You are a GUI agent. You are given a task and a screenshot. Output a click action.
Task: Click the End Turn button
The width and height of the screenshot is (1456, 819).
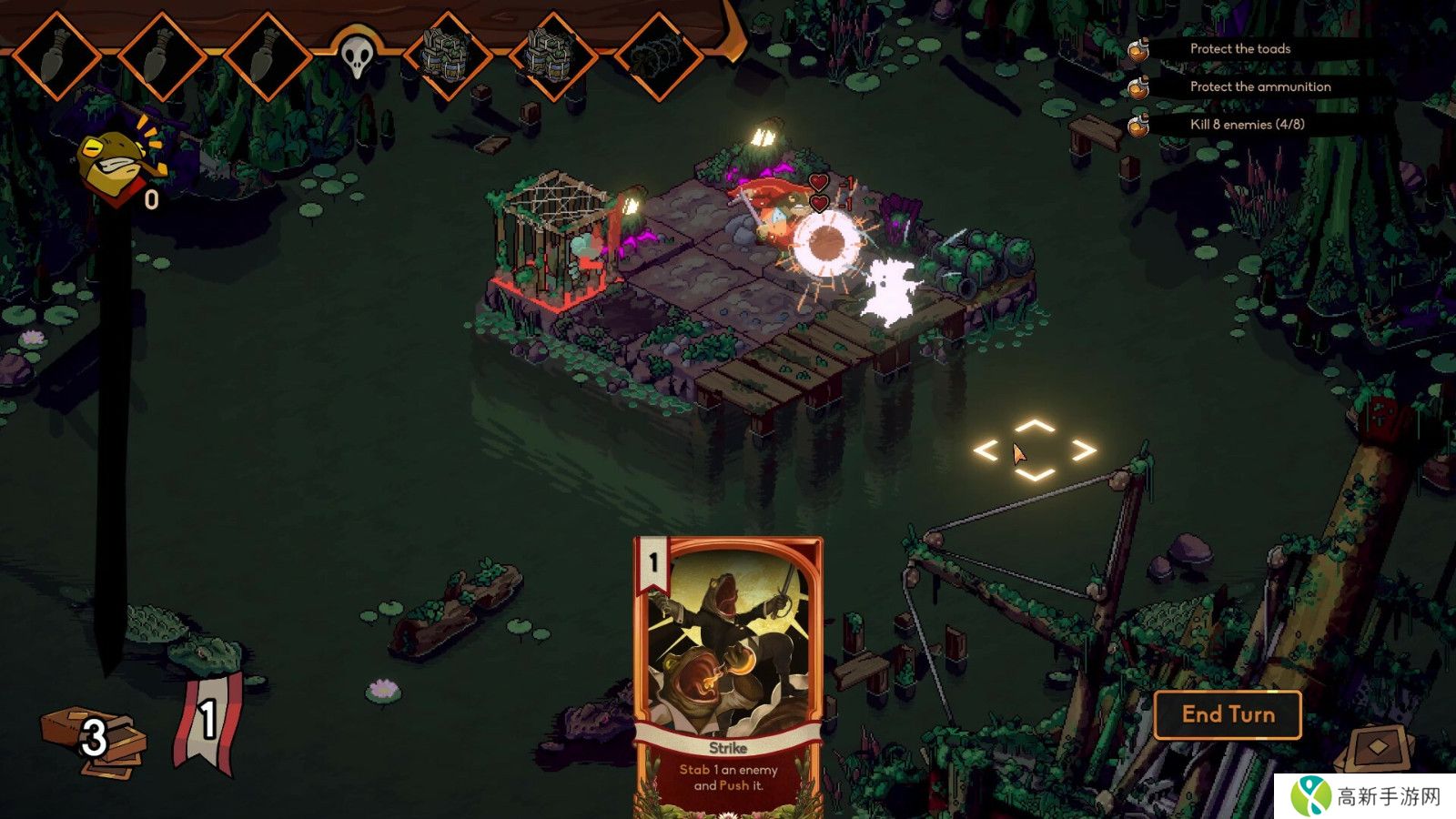point(1228,715)
